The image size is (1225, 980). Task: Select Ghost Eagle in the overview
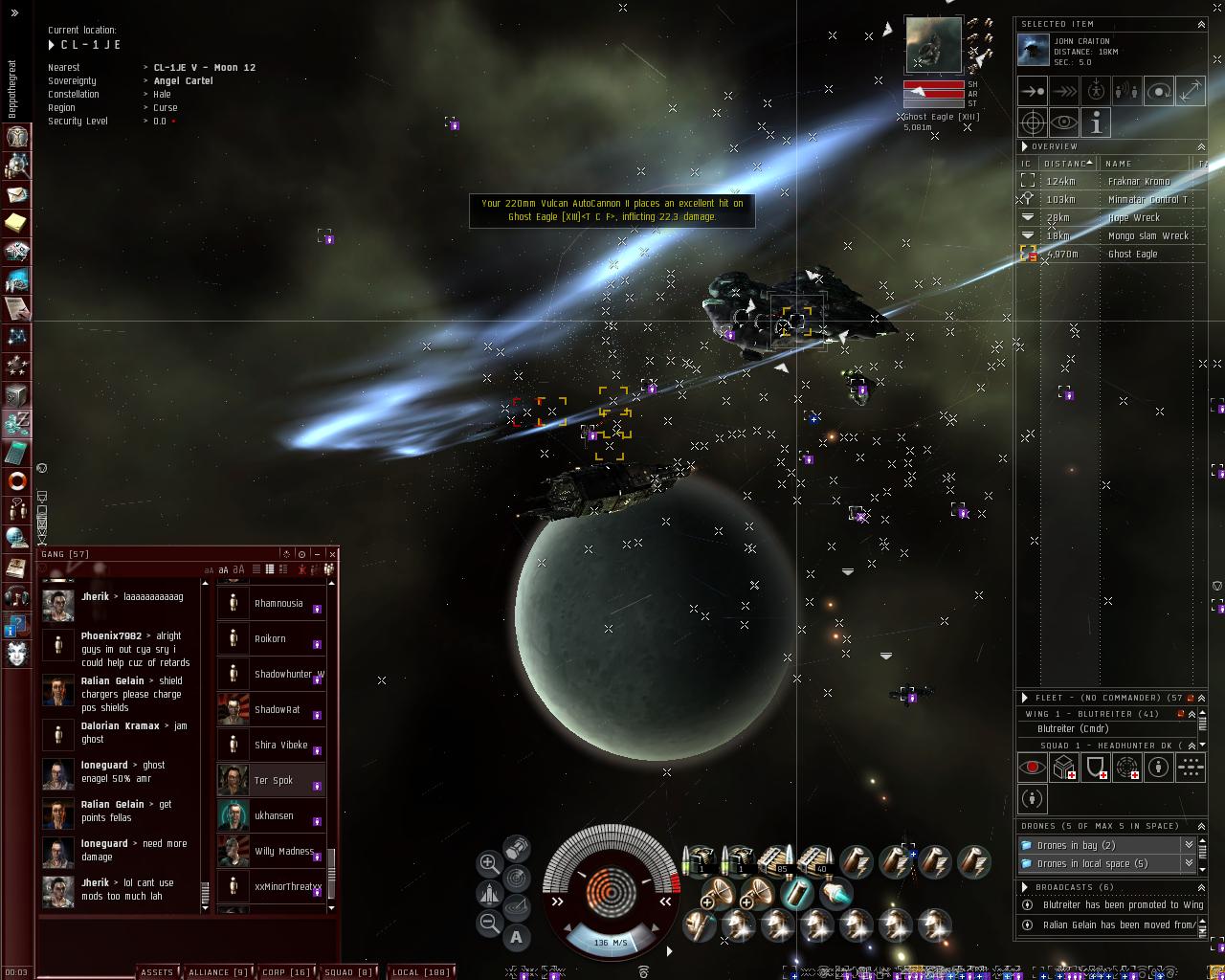[x=1132, y=255]
